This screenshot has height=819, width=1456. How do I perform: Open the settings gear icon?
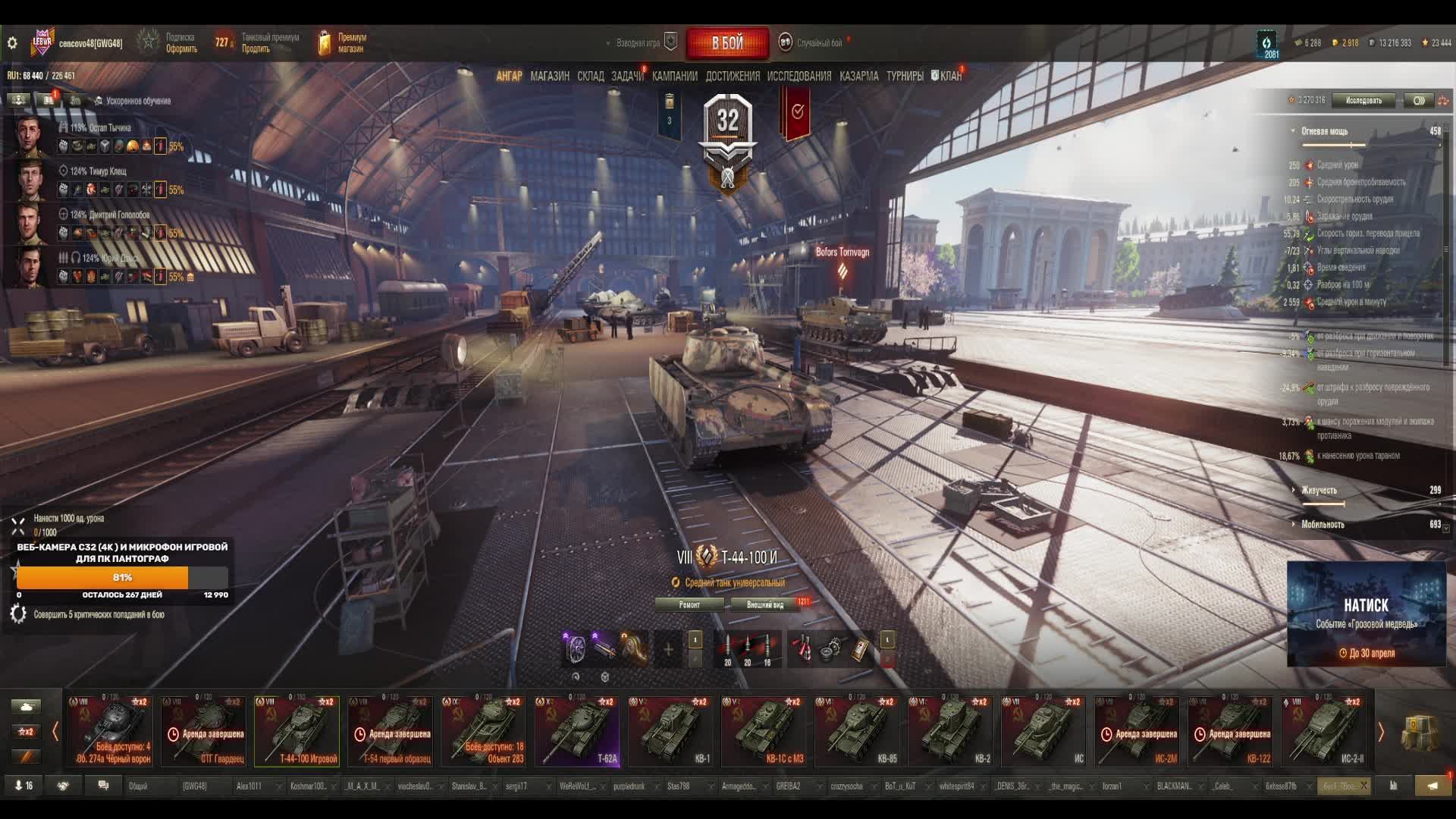coord(12,43)
